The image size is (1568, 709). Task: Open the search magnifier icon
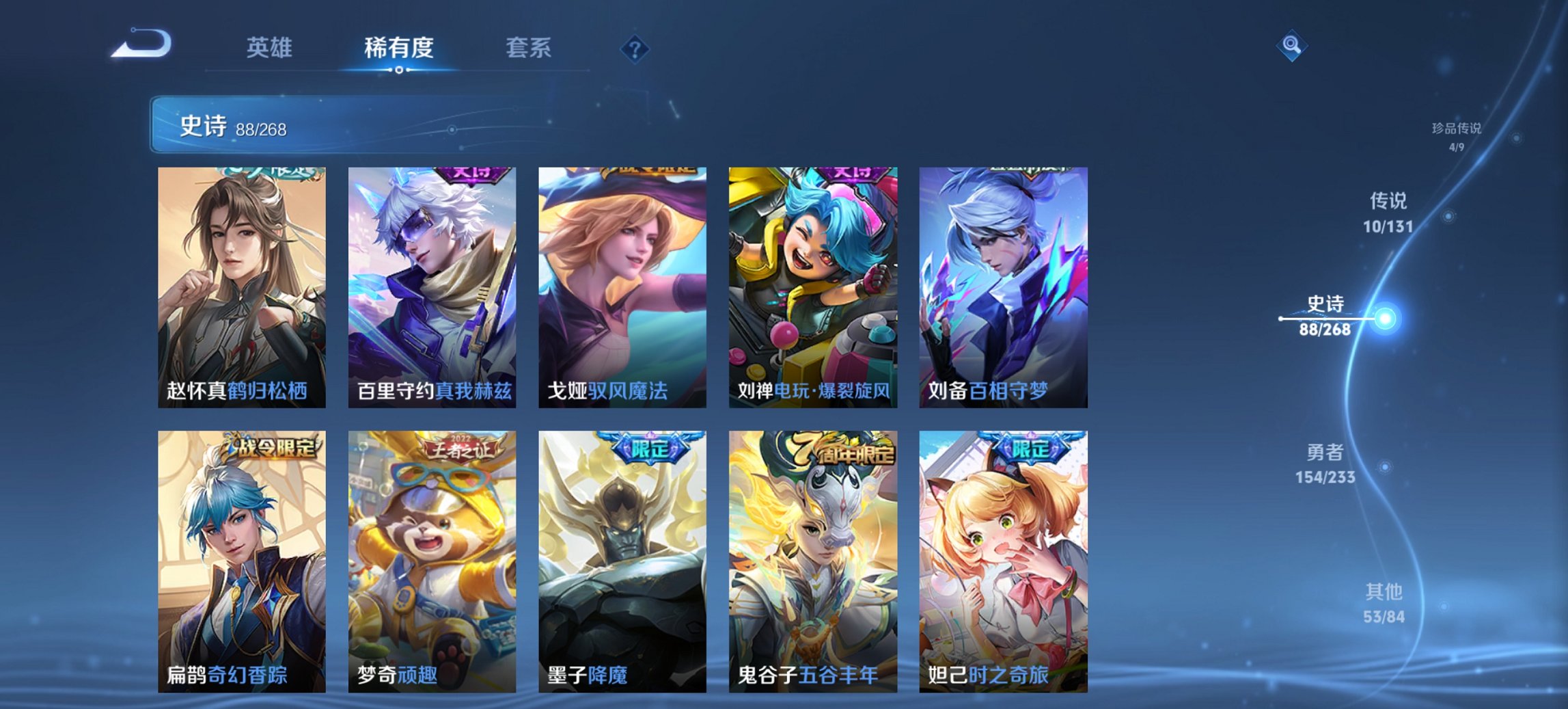click(x=1292, y=46)
